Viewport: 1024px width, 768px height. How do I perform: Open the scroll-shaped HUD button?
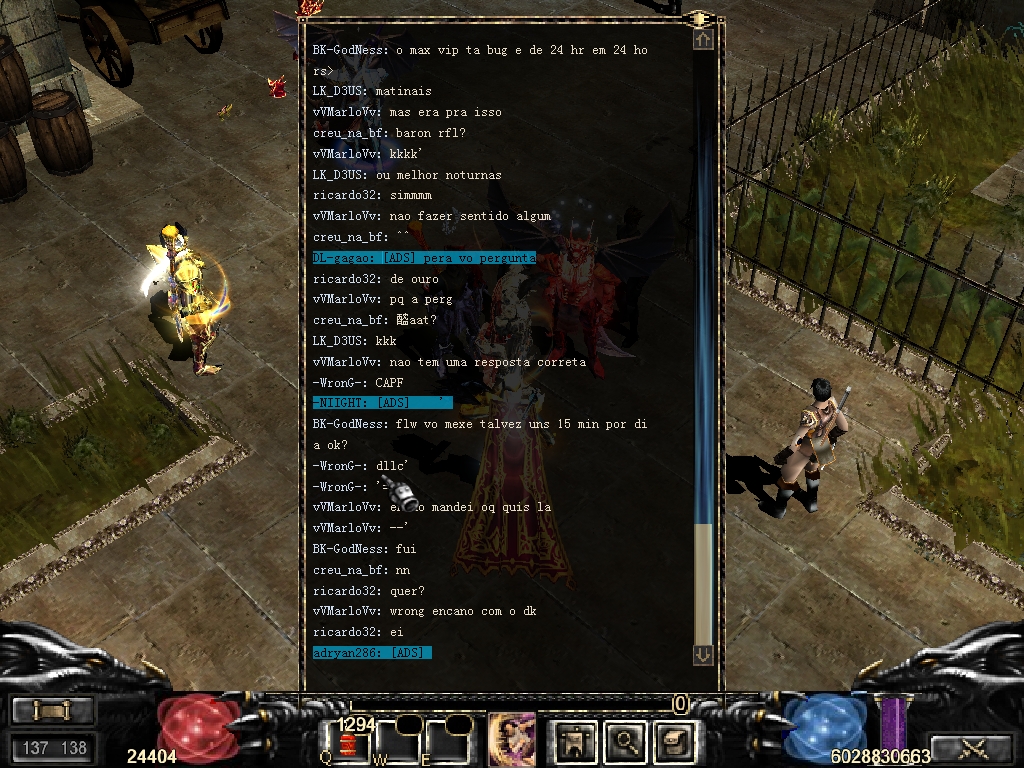coord(672,742)
